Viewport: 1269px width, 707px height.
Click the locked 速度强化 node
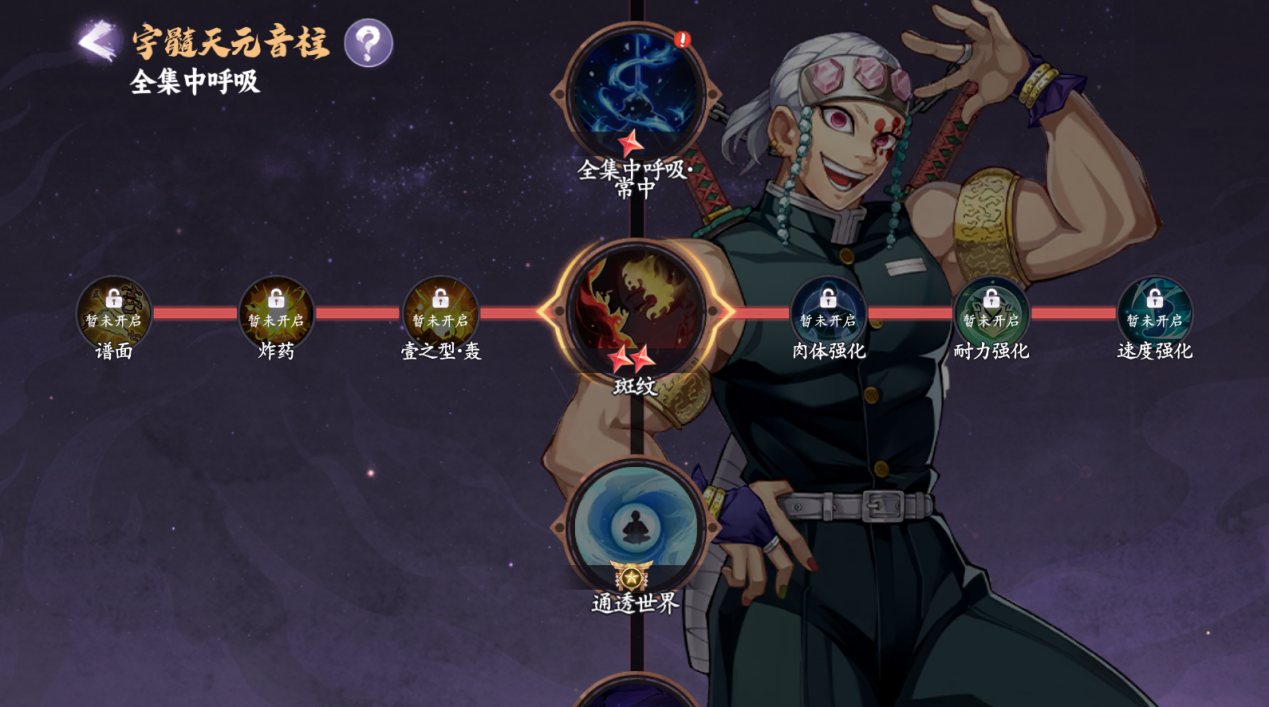coord(1154,313)
